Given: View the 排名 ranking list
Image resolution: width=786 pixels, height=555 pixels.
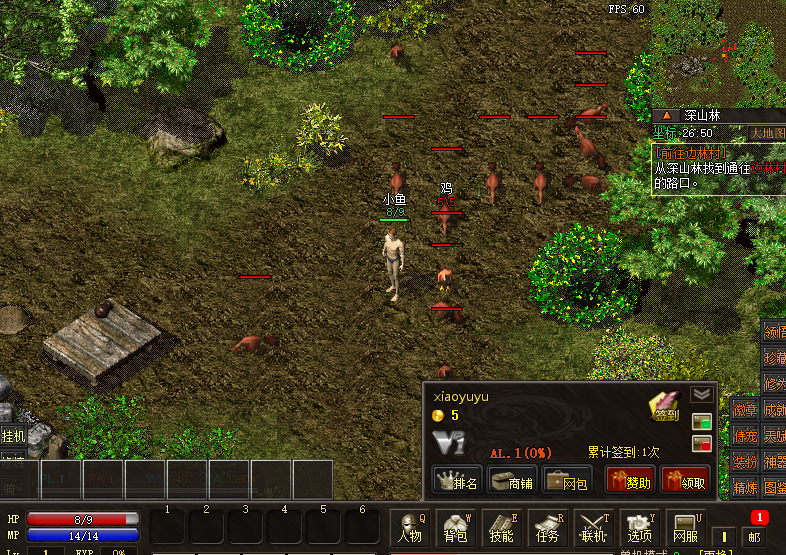Looking at the screenshot, I should point(458,480).
